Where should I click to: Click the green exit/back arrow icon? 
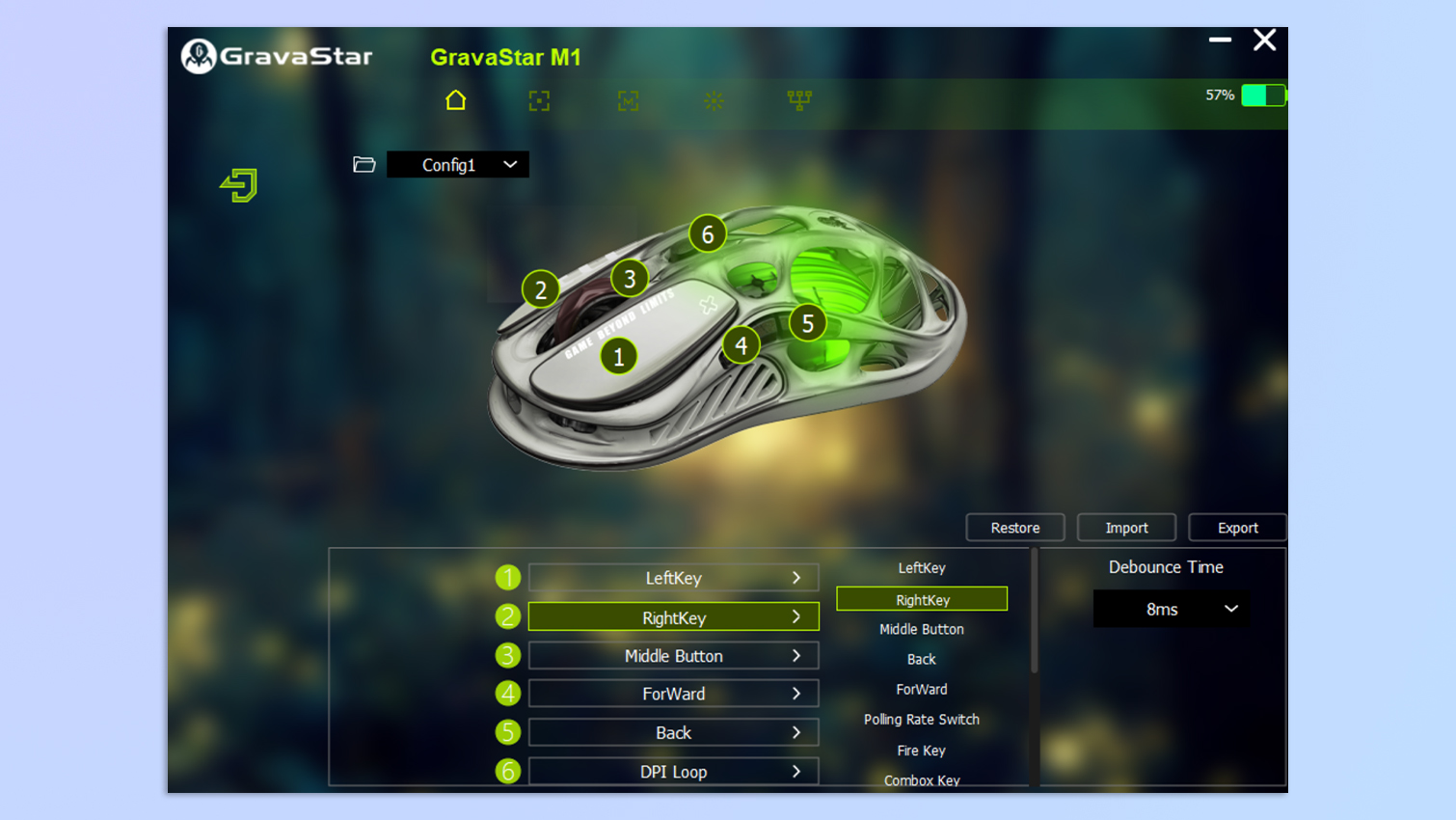[x=237, y=185]
